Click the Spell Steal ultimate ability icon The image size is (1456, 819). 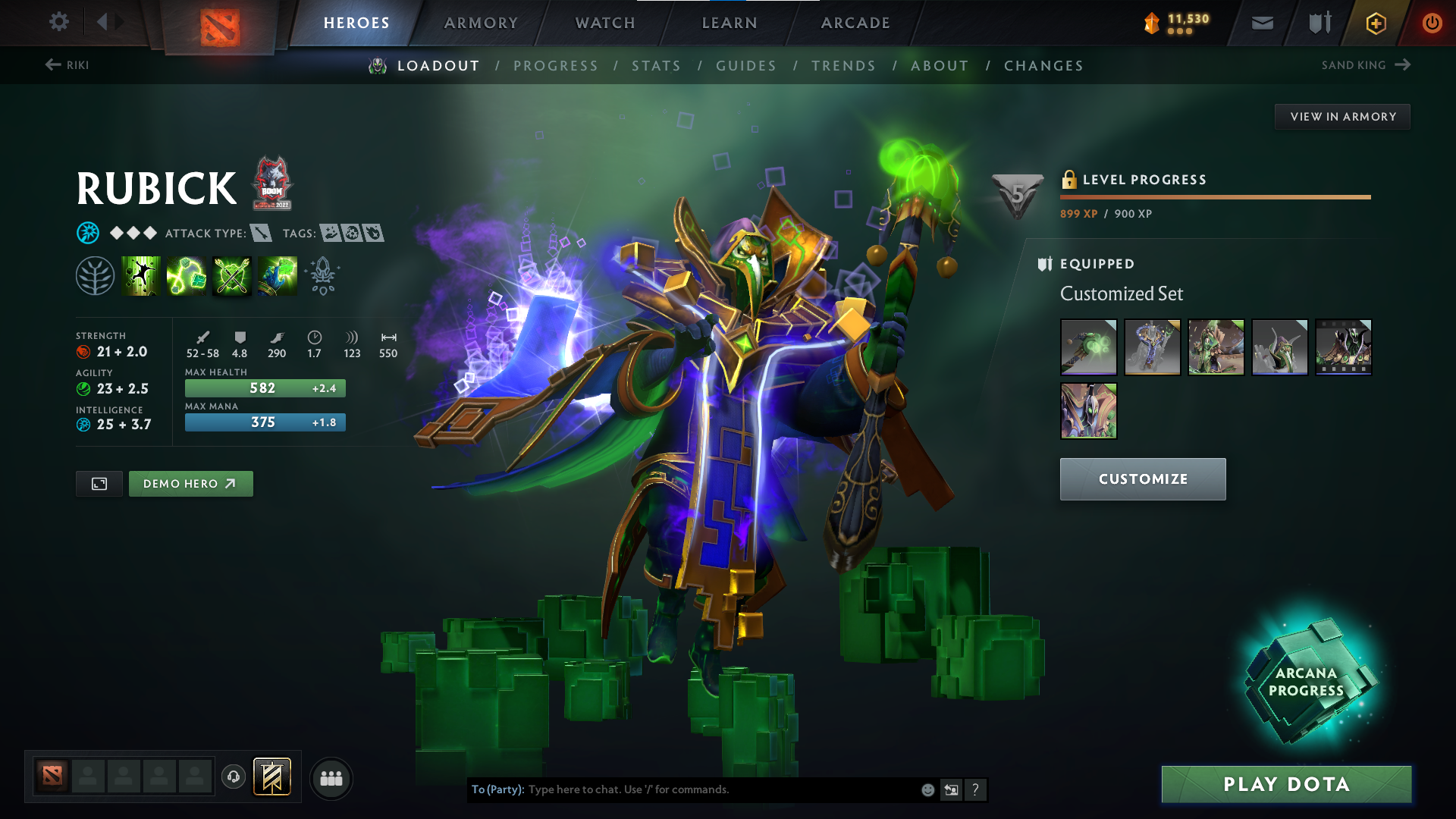277,275
